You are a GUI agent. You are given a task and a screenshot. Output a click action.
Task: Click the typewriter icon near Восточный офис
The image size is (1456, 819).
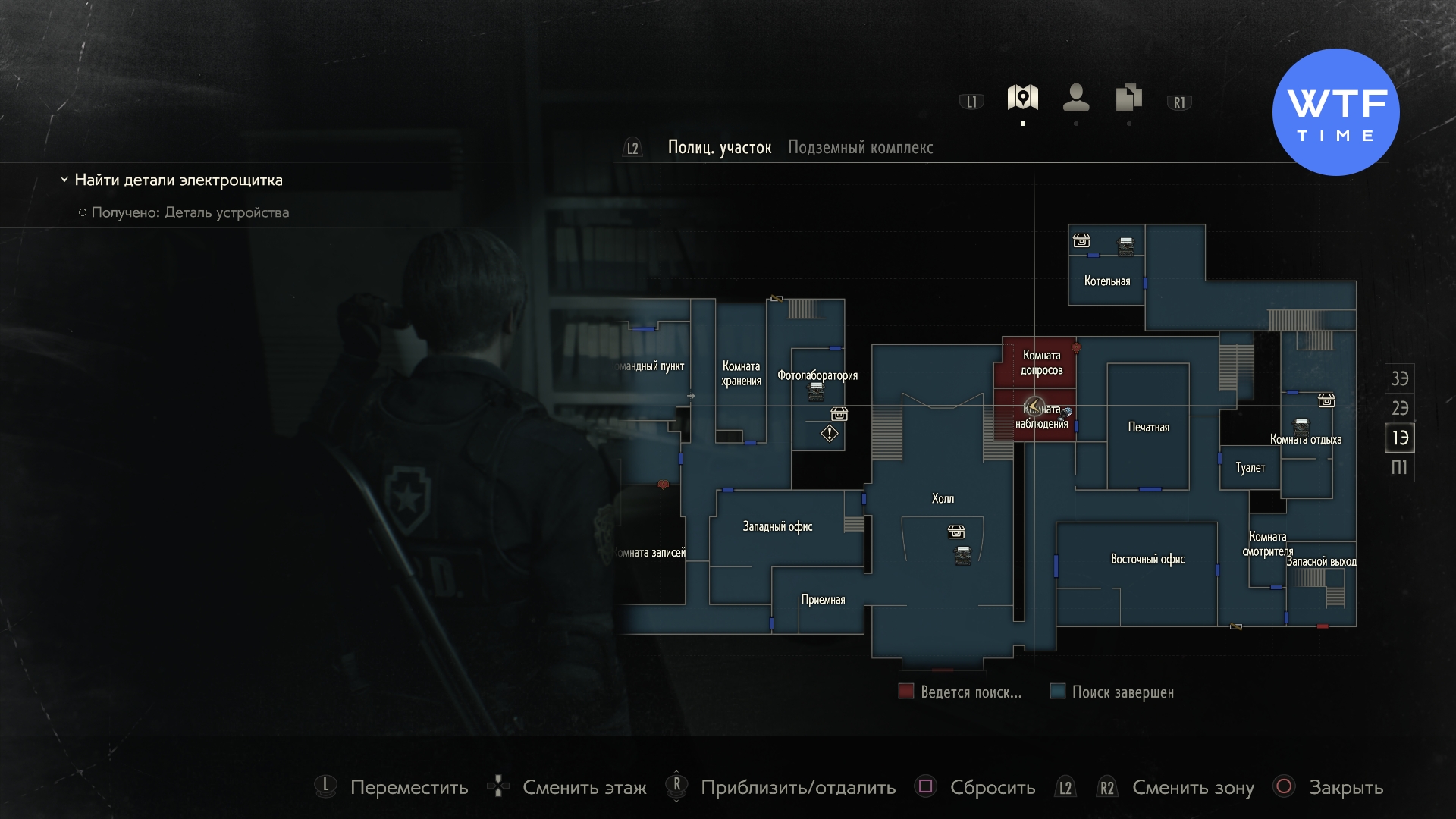pyautogui.click(x=1301, y=427)
